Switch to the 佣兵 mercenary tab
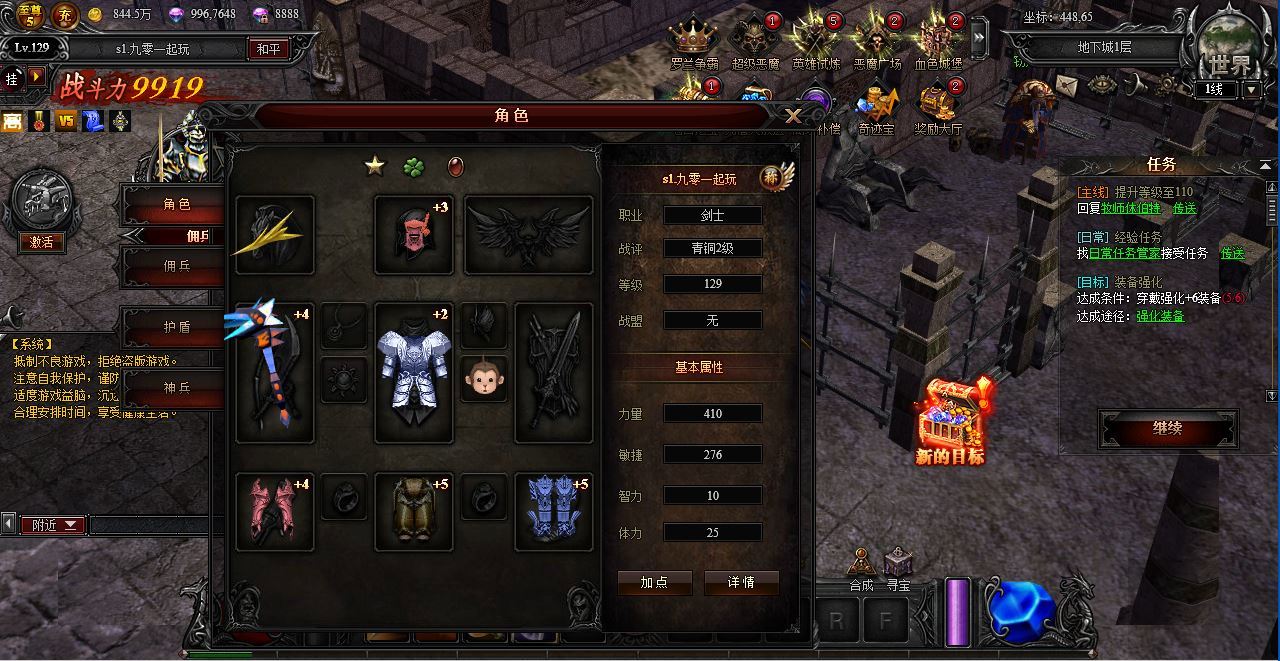The height and width of the screenshot is (661, 1280). tap(177, 266)
